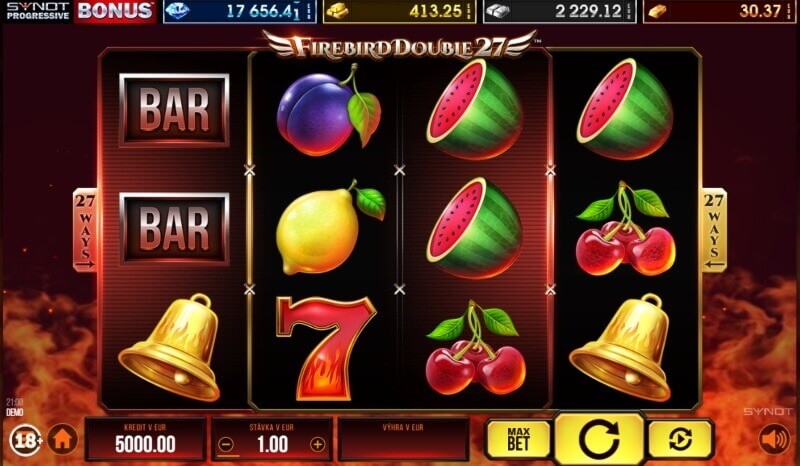
Task: Show the silver jackpot details
Action: (x=560, y=11)
